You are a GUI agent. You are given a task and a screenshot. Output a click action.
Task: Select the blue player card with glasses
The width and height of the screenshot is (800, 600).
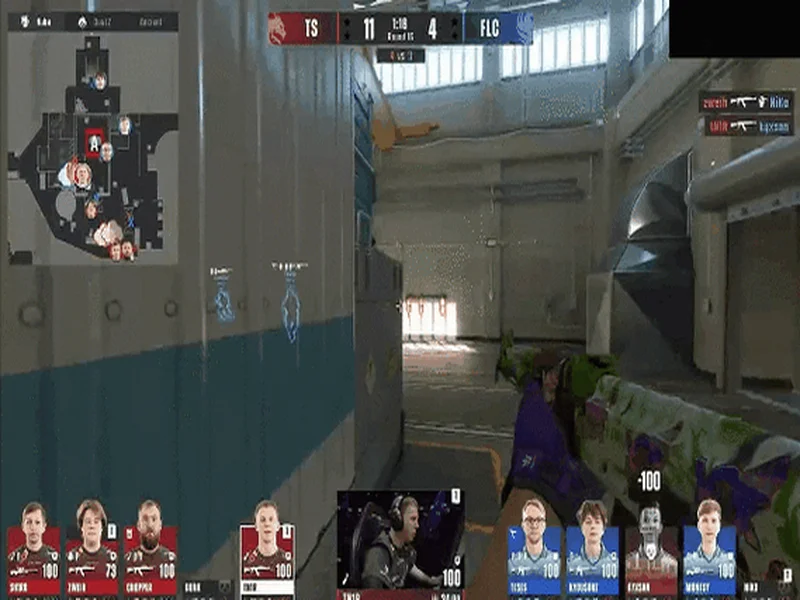tap(534, 548)
